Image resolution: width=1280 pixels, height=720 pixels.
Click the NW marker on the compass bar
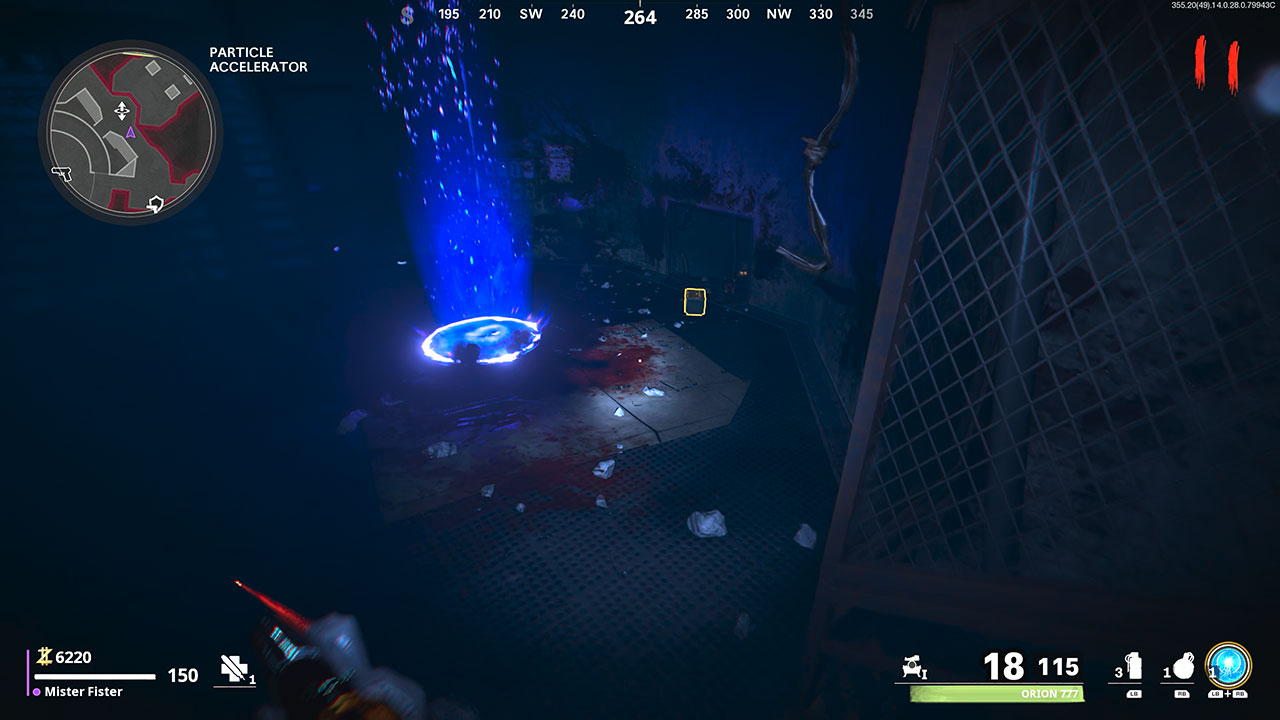coord(779,14)
